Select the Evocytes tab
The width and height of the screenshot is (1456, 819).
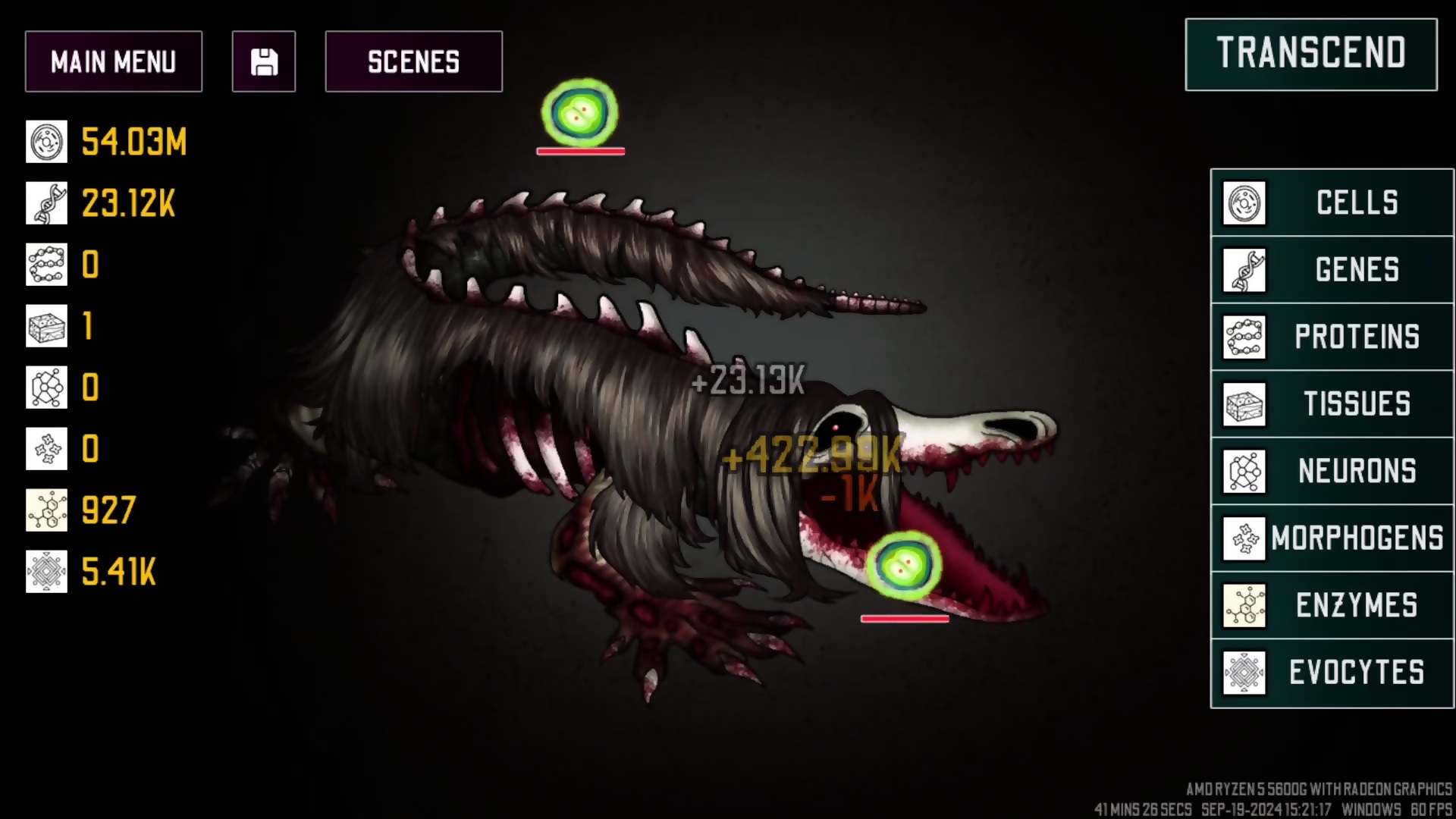coord(1332,673)
